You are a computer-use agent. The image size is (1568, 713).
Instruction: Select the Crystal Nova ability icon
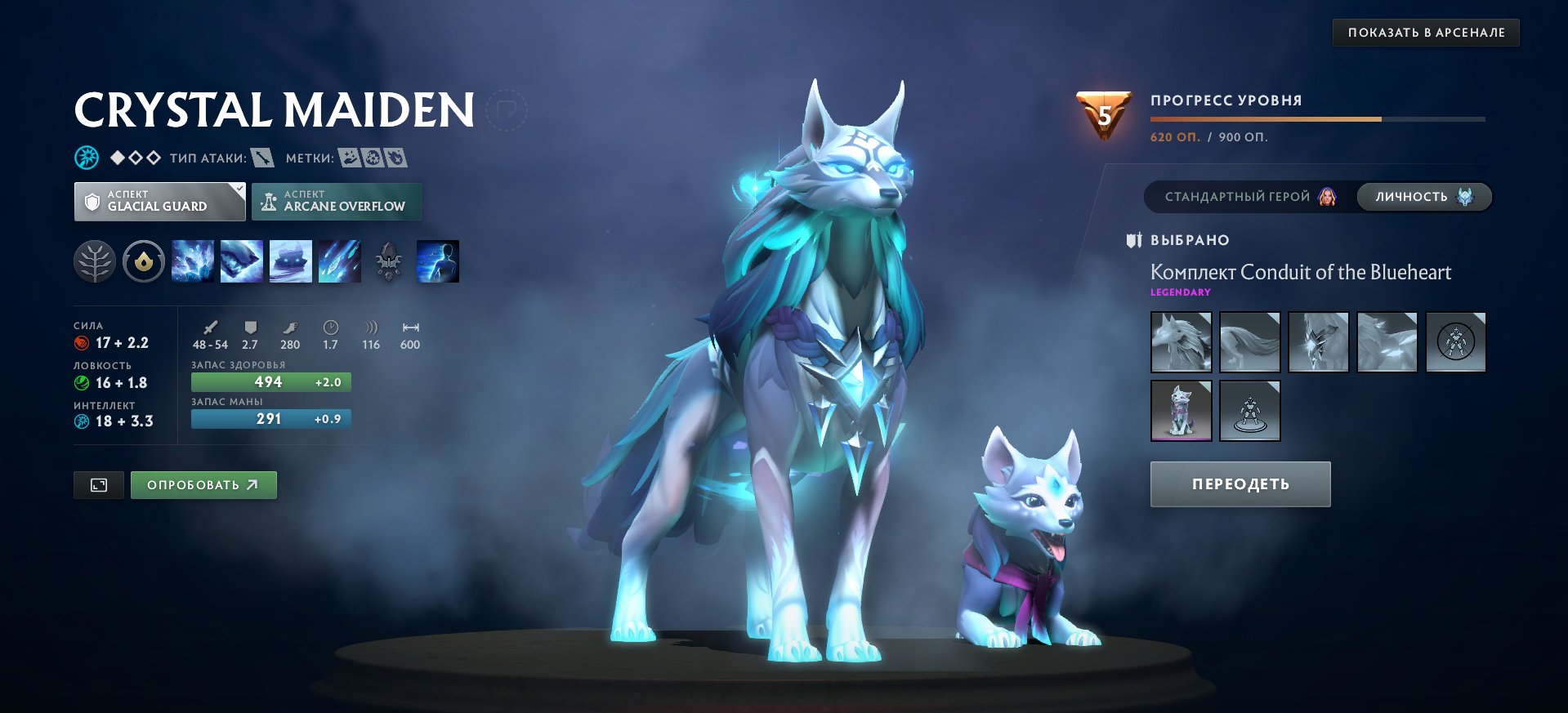pyautogui.click(x=194, y=261)
